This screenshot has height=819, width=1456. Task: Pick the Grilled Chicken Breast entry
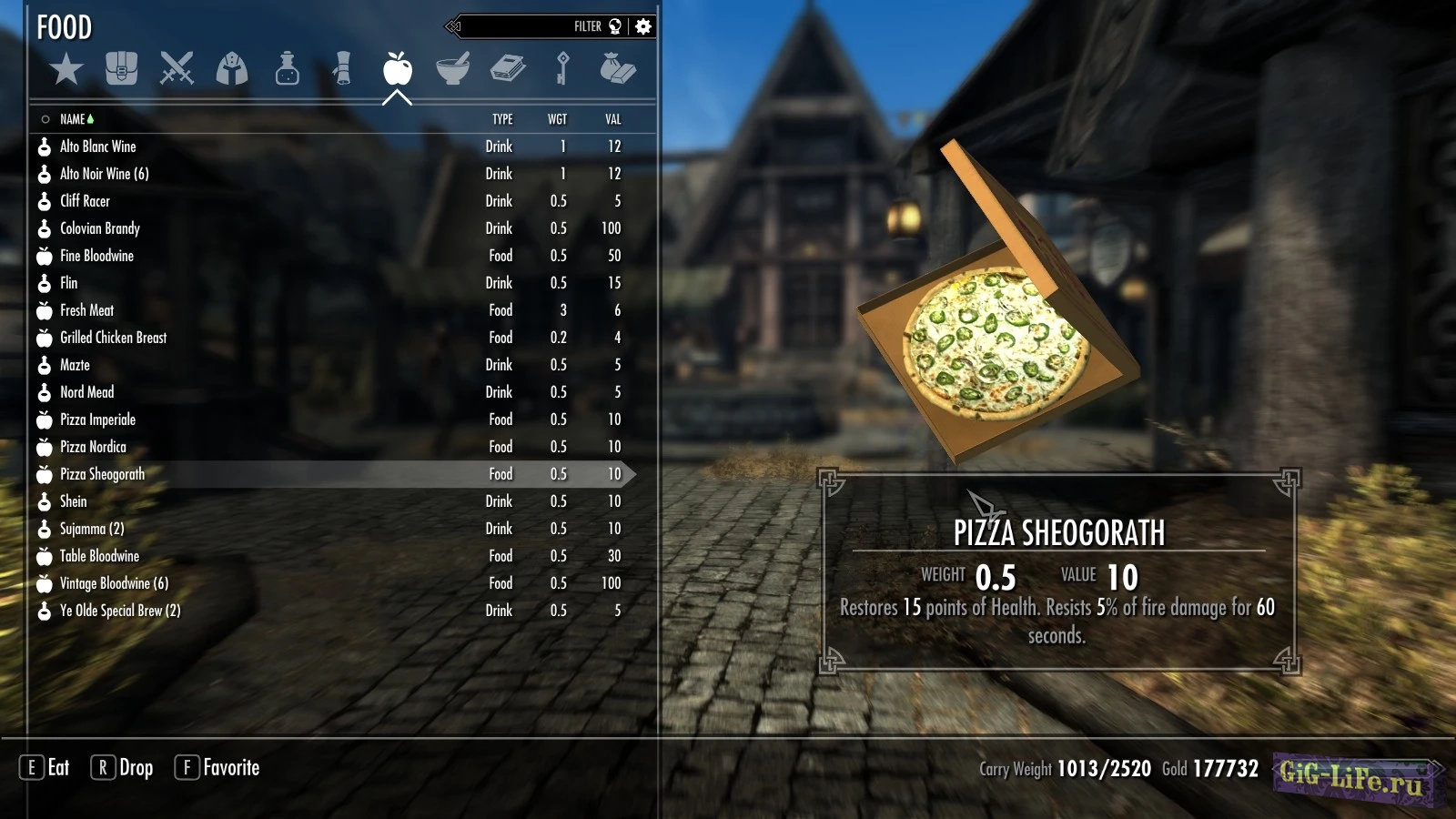[x=114, y=338]
